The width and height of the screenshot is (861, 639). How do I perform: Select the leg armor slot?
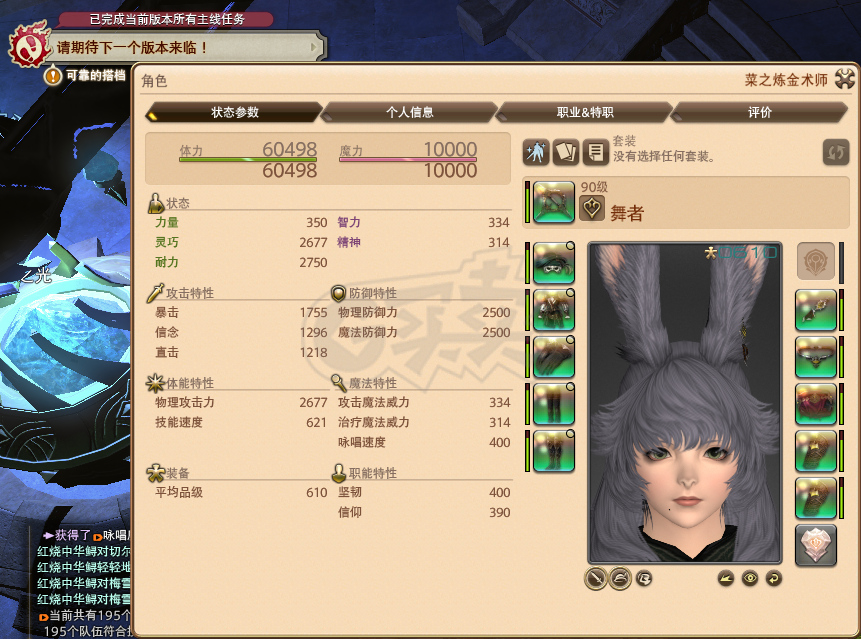point(553,403)
